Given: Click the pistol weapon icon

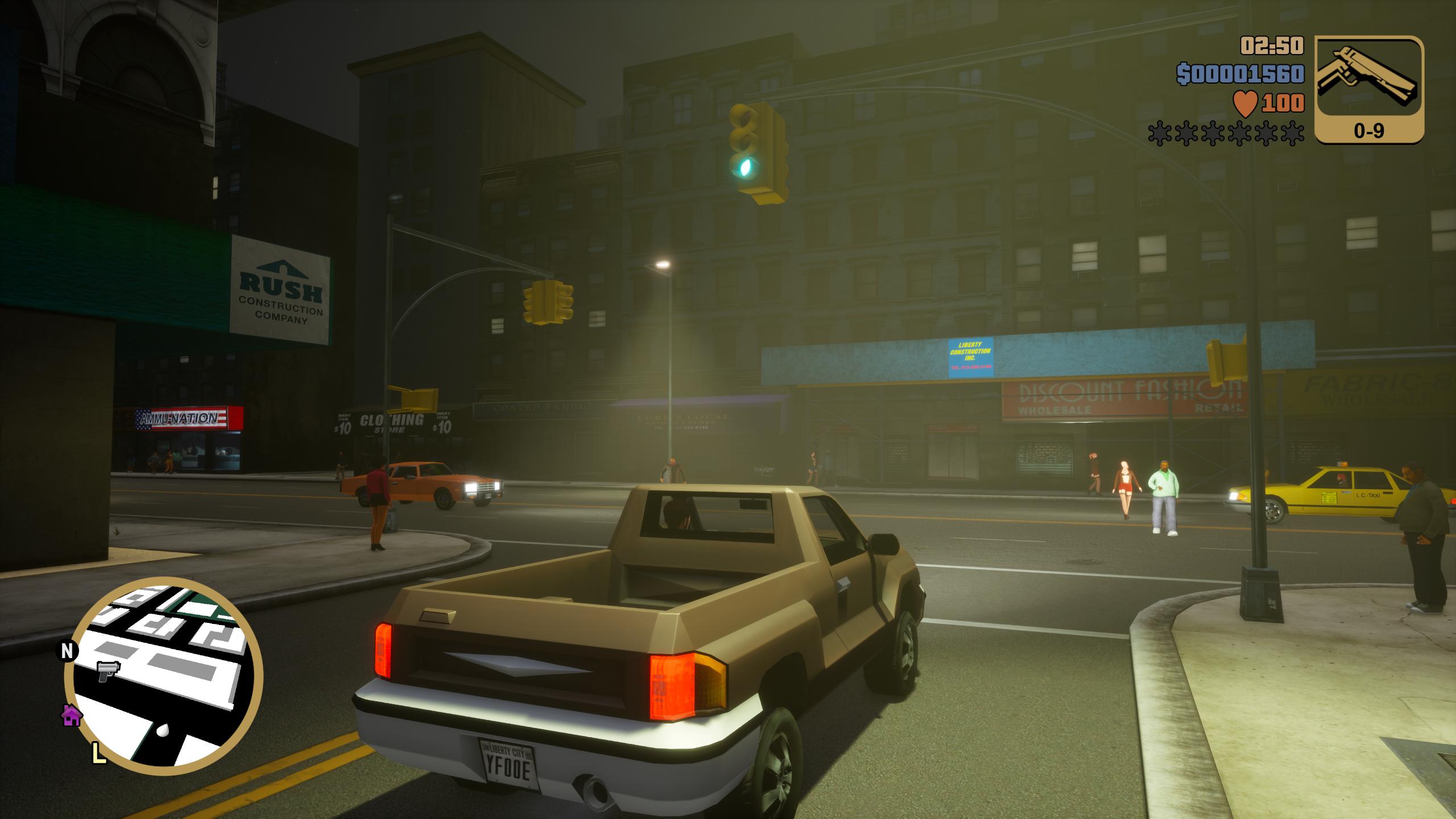Looking at the screenshot, I should (1369, 78).
